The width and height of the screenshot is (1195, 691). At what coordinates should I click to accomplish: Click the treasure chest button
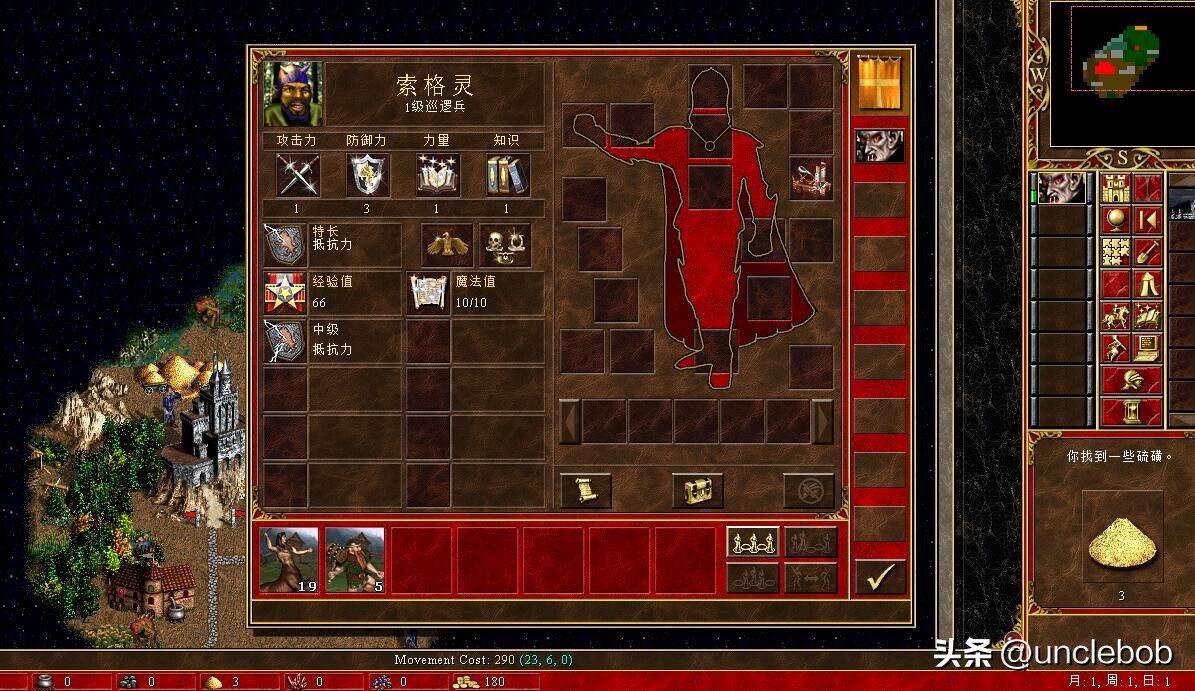[697, 490]
